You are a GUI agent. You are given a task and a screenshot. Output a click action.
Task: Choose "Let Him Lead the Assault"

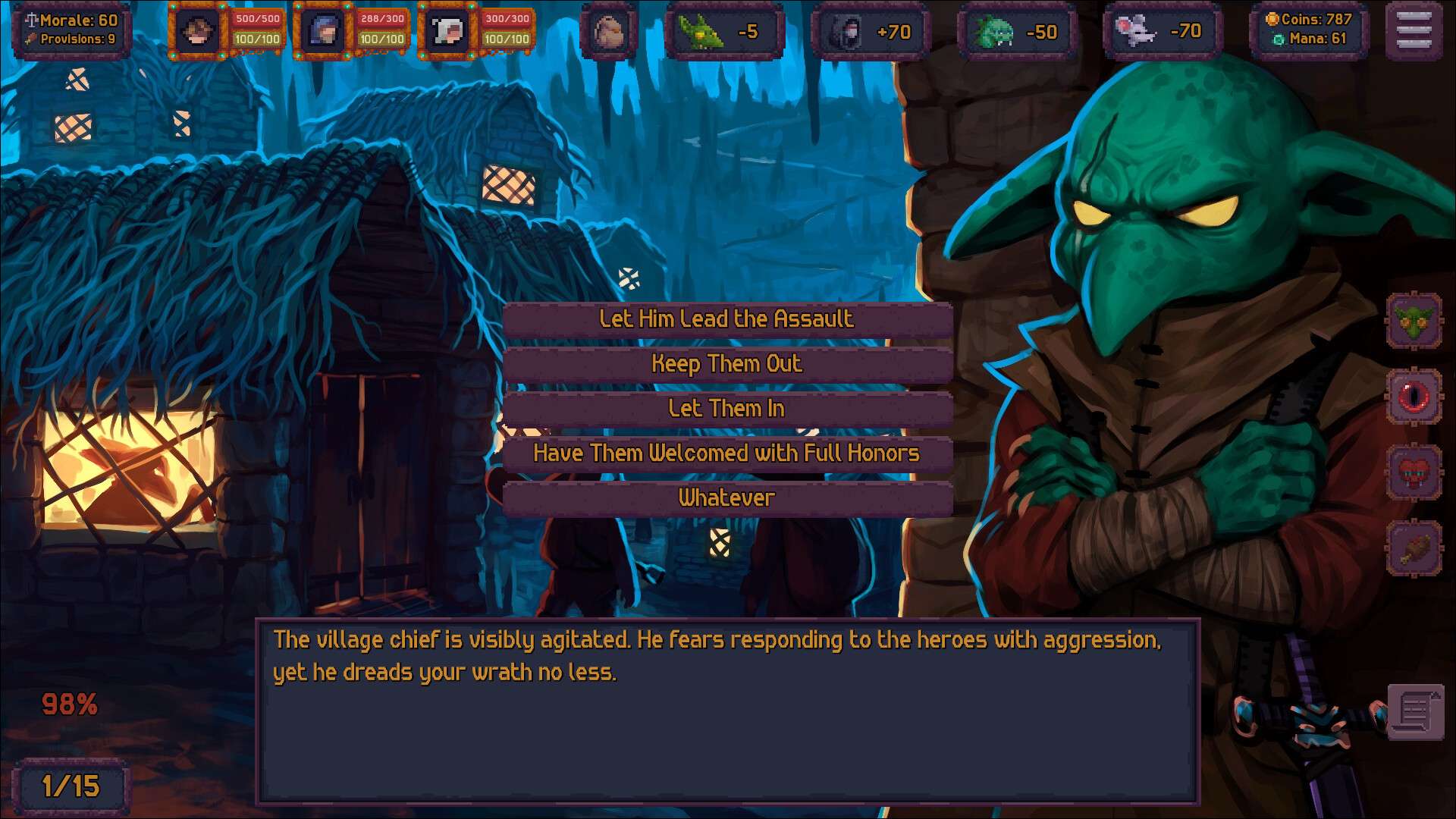click(x=726, y=319)
